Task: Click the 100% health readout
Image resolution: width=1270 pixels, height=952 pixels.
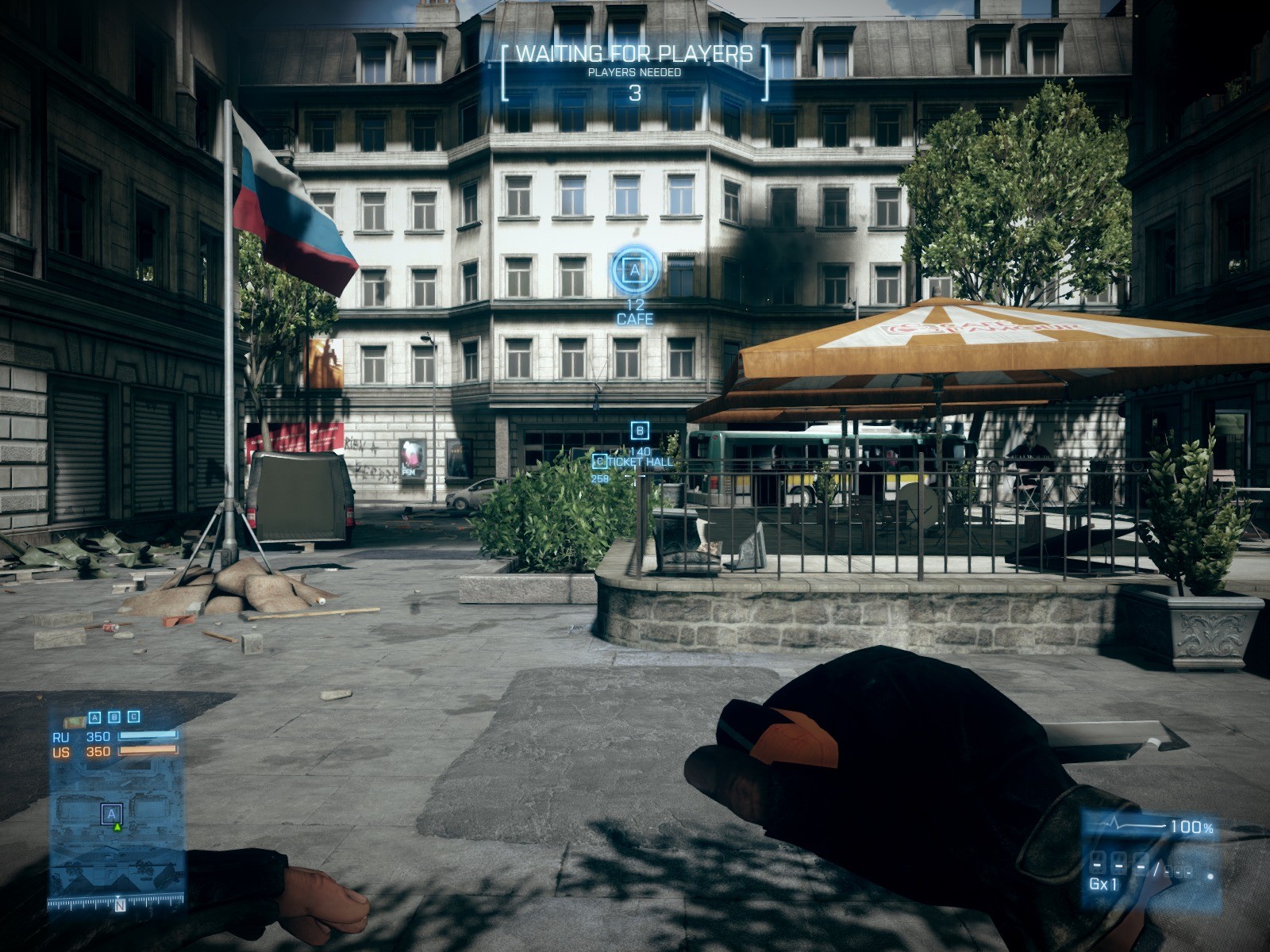Action: [x=1191, y=826]
